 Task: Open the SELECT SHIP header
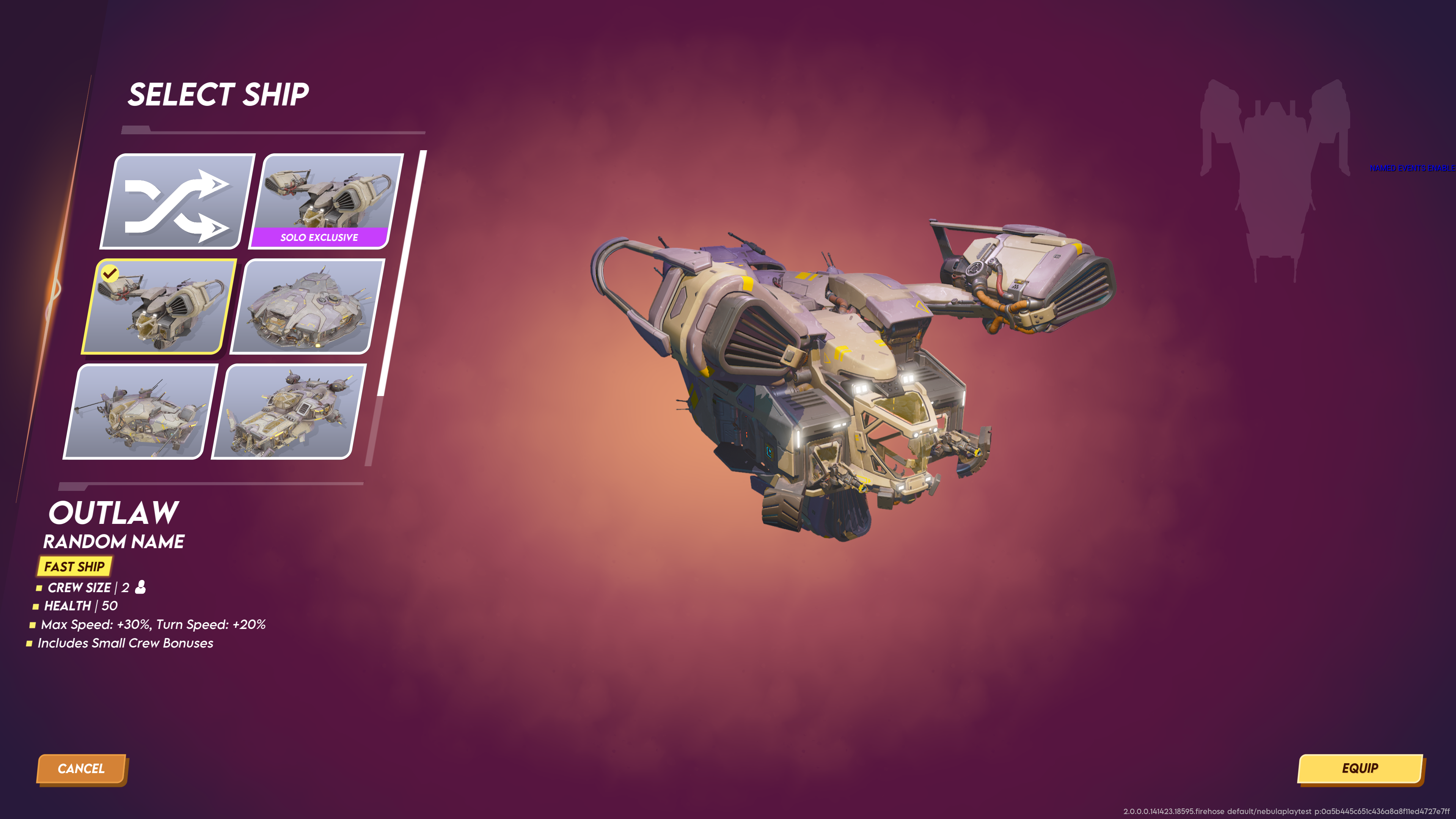point(218,94)
